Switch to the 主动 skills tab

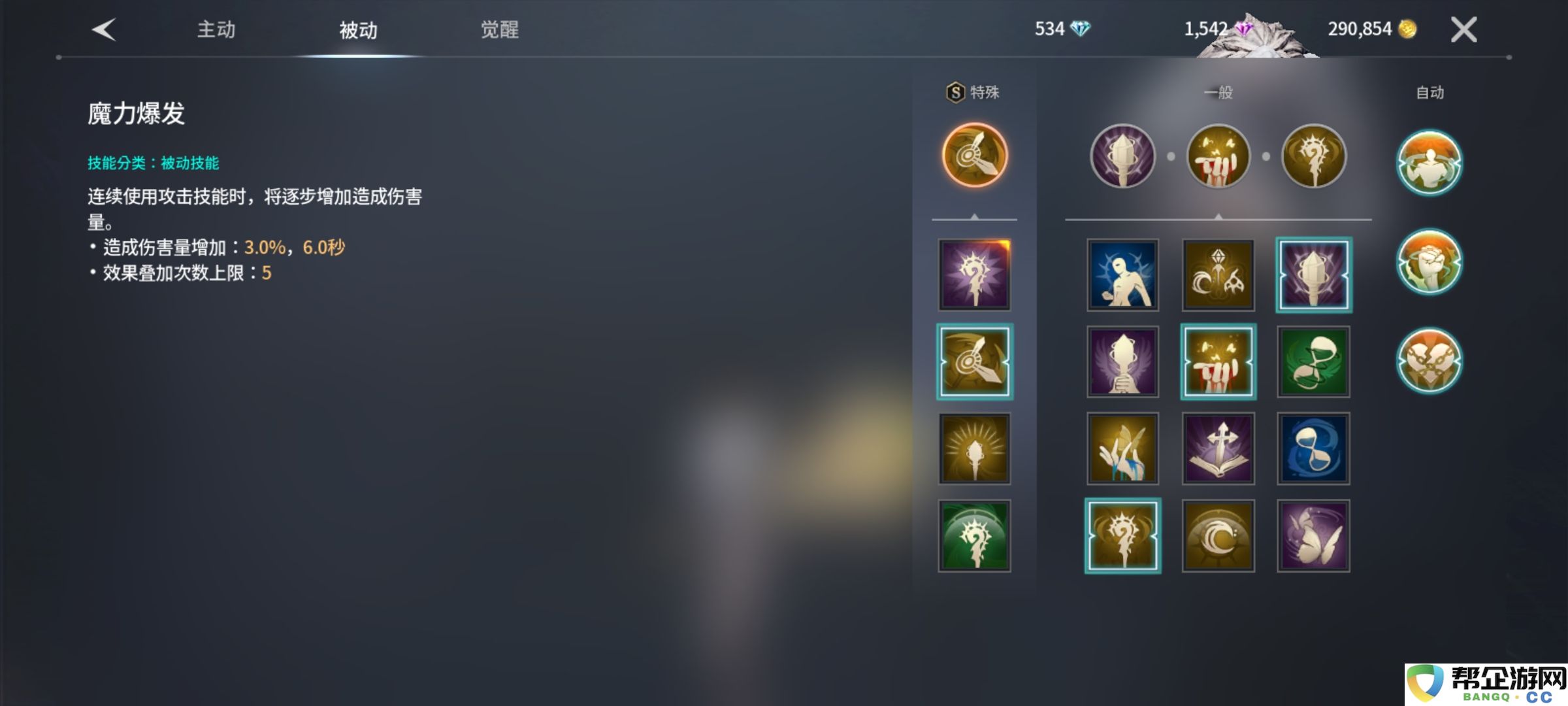216,29
